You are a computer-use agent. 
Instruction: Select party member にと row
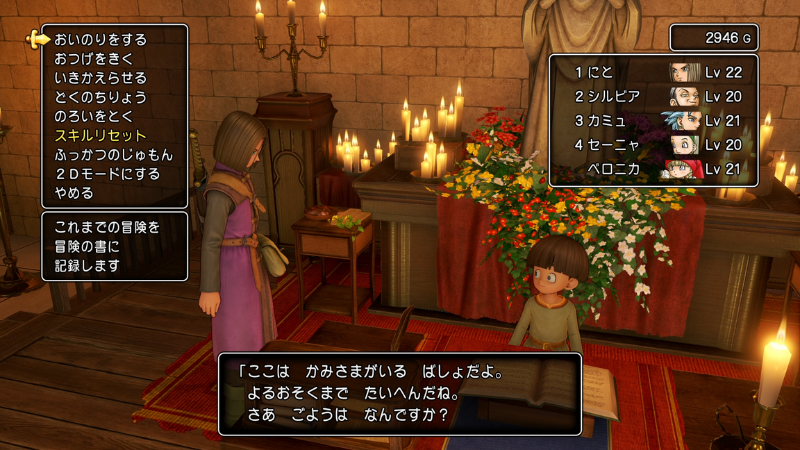[653, 72]
